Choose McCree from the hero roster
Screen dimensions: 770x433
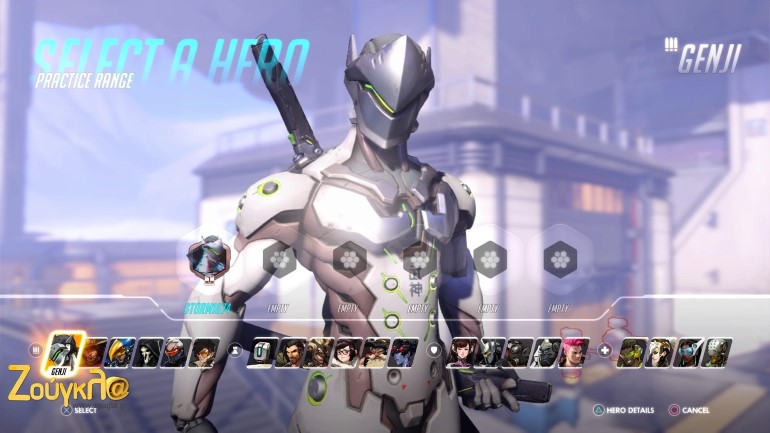[95, 351]
